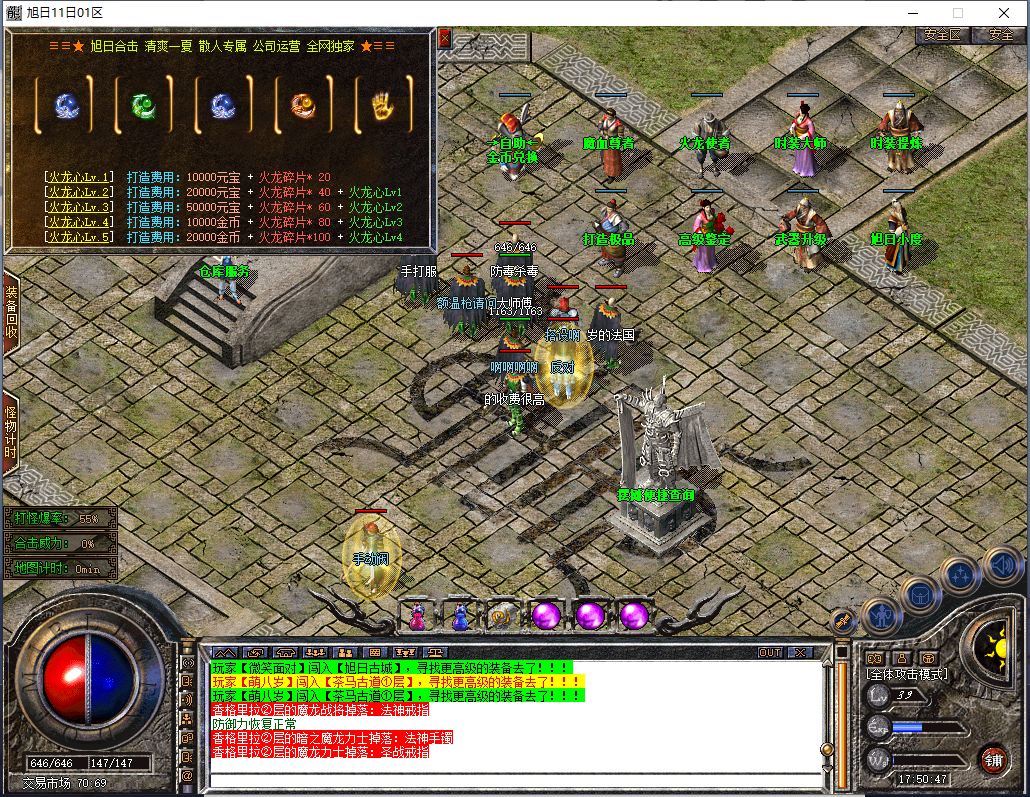This screenshot has width=1030, height=797.
Task: Close the chat window with X
Action: tap(799, 652)
